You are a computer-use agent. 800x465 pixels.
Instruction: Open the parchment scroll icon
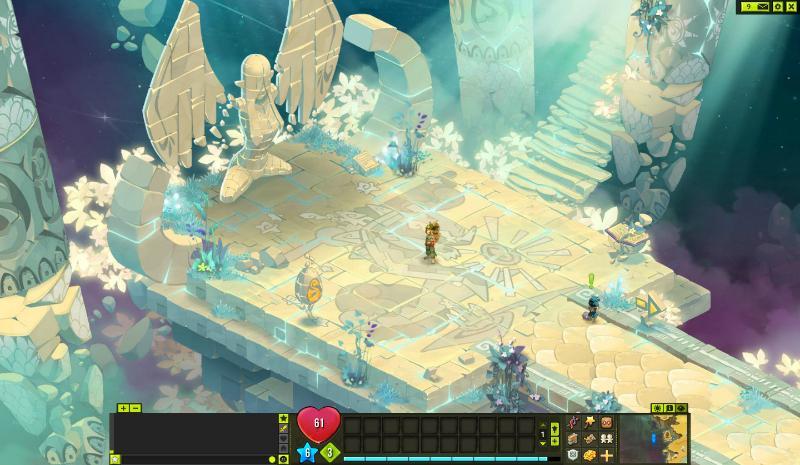coord(590,438)
